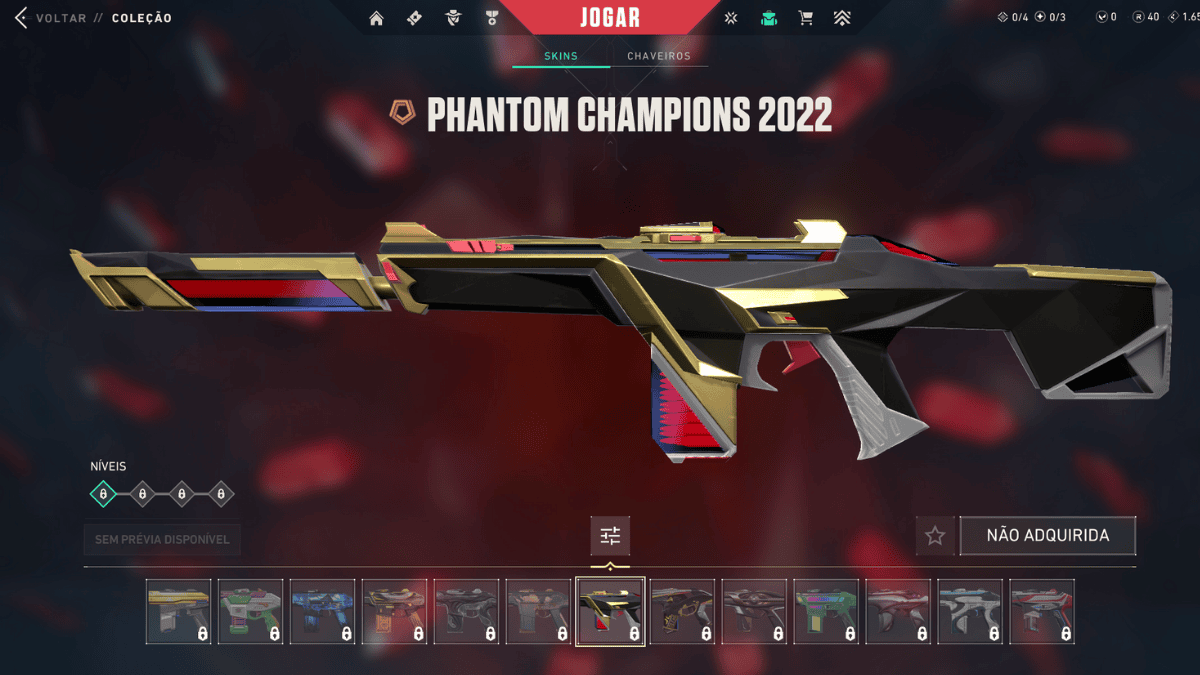The width and height of the screenshot is (1200, 675).
Task: Select the highlighted first level diamond
Action: (x=103, y=493)
